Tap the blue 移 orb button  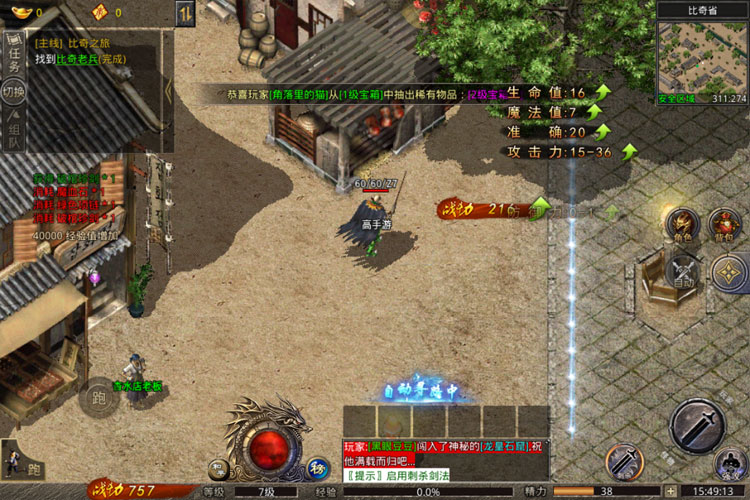tap(317, 467)
